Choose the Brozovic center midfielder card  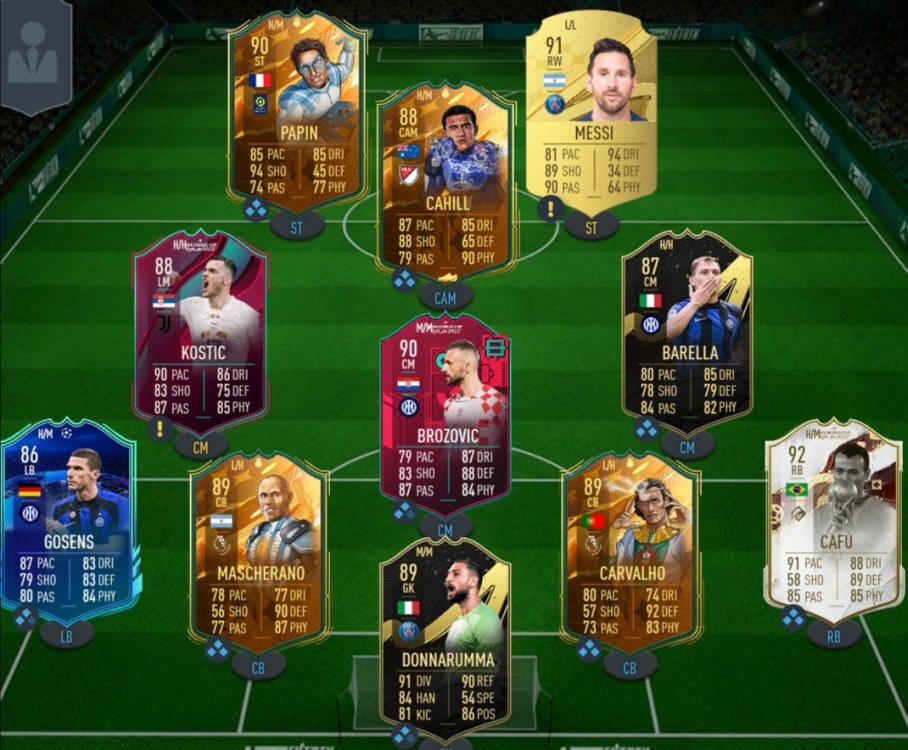click(445, 412)
